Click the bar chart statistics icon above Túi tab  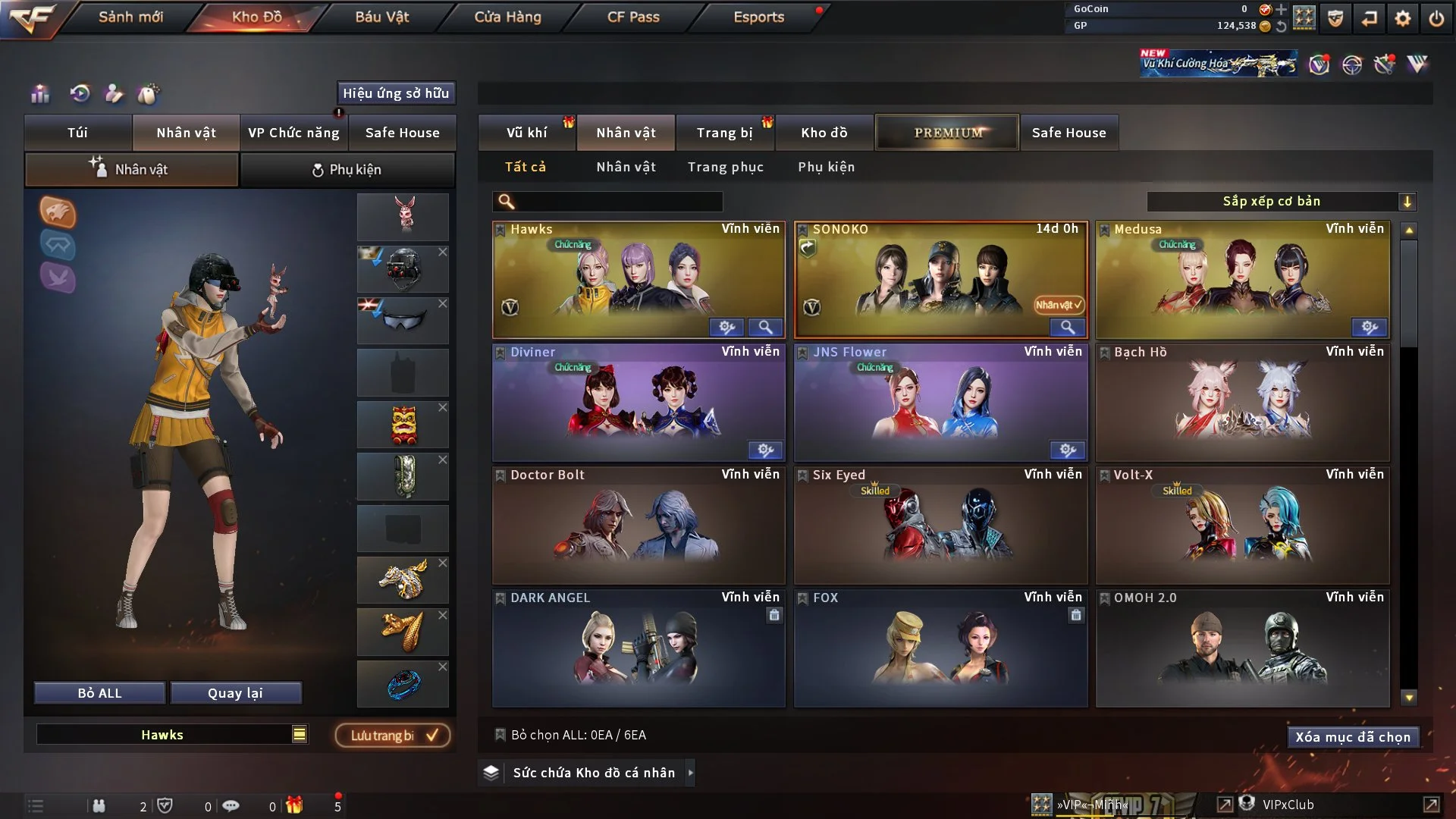40,95
